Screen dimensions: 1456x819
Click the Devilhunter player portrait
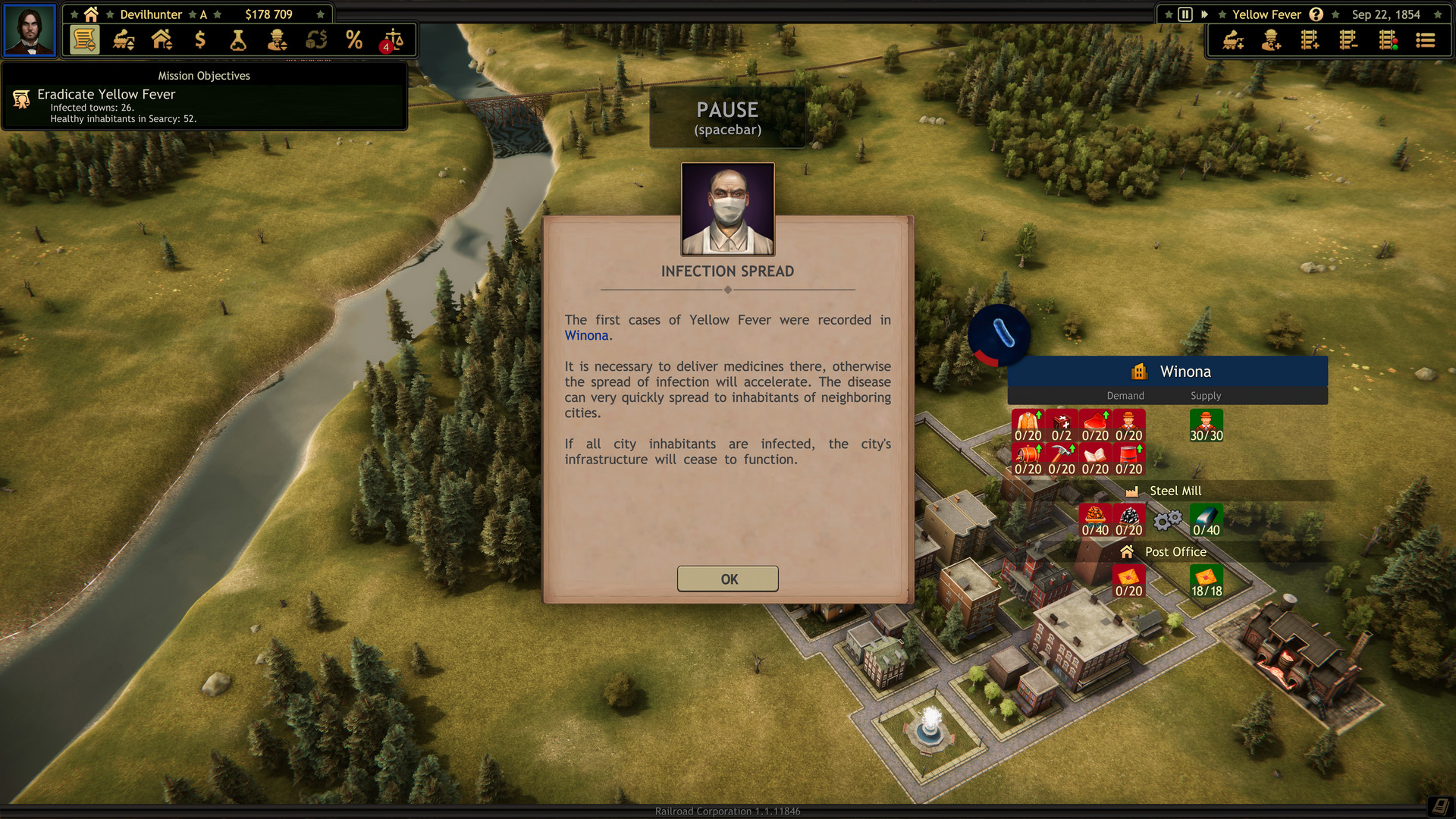[30, 30]
